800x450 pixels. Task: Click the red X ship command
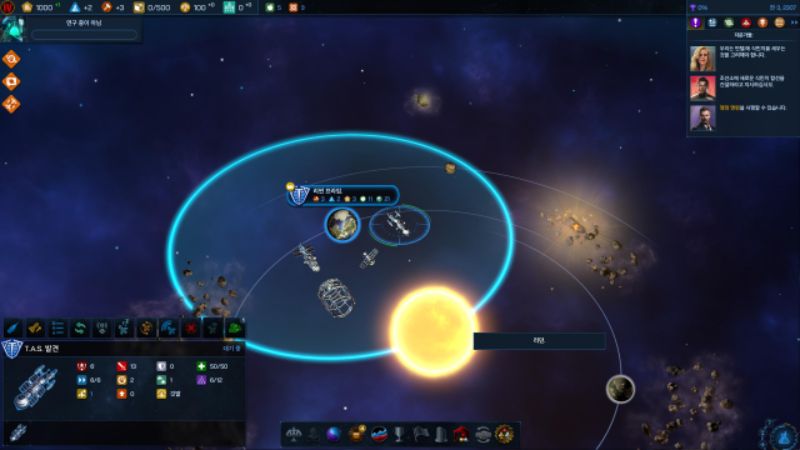point(190,328)
